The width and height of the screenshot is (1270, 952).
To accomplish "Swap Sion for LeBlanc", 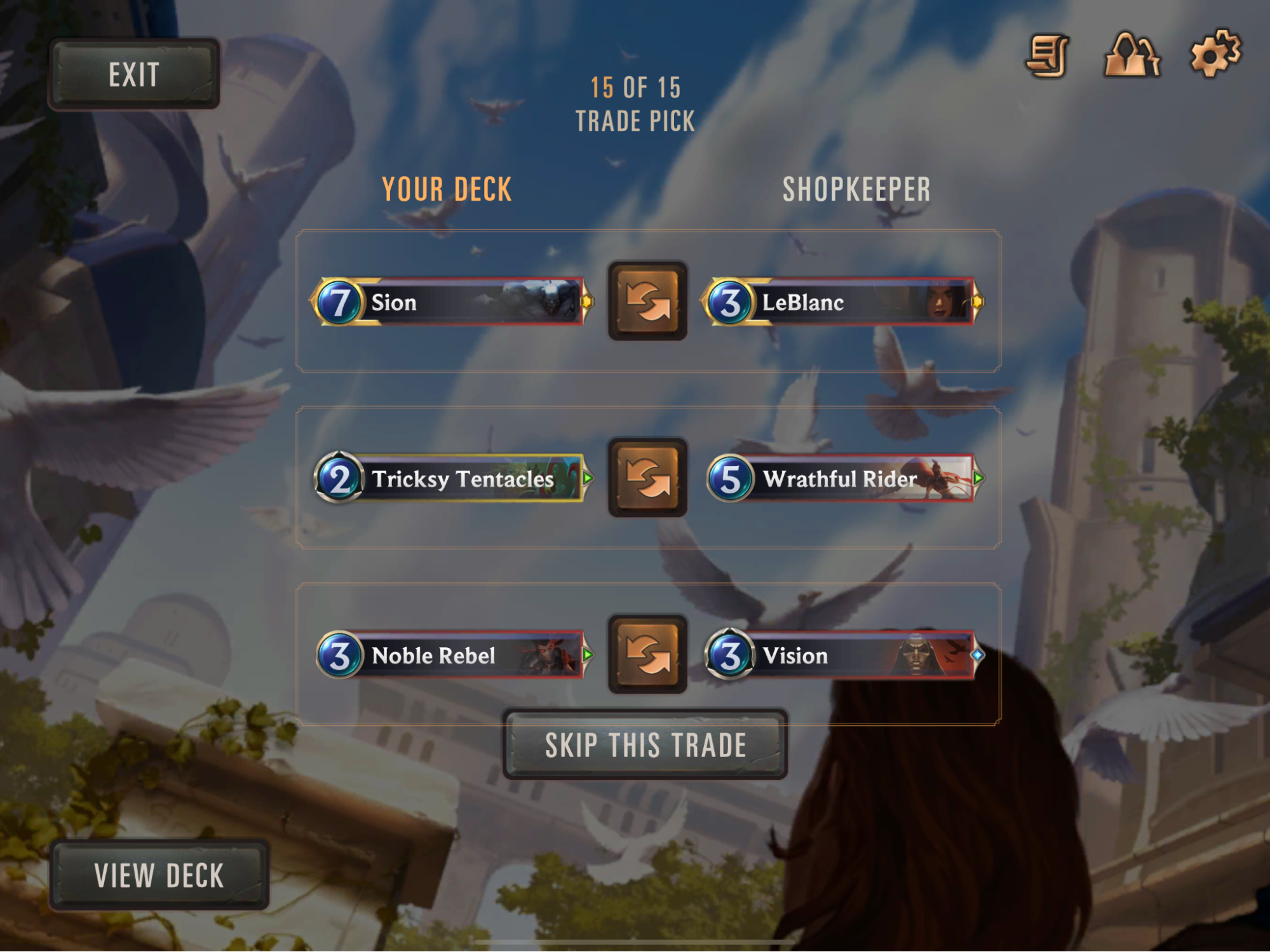I will pos(647,300).
